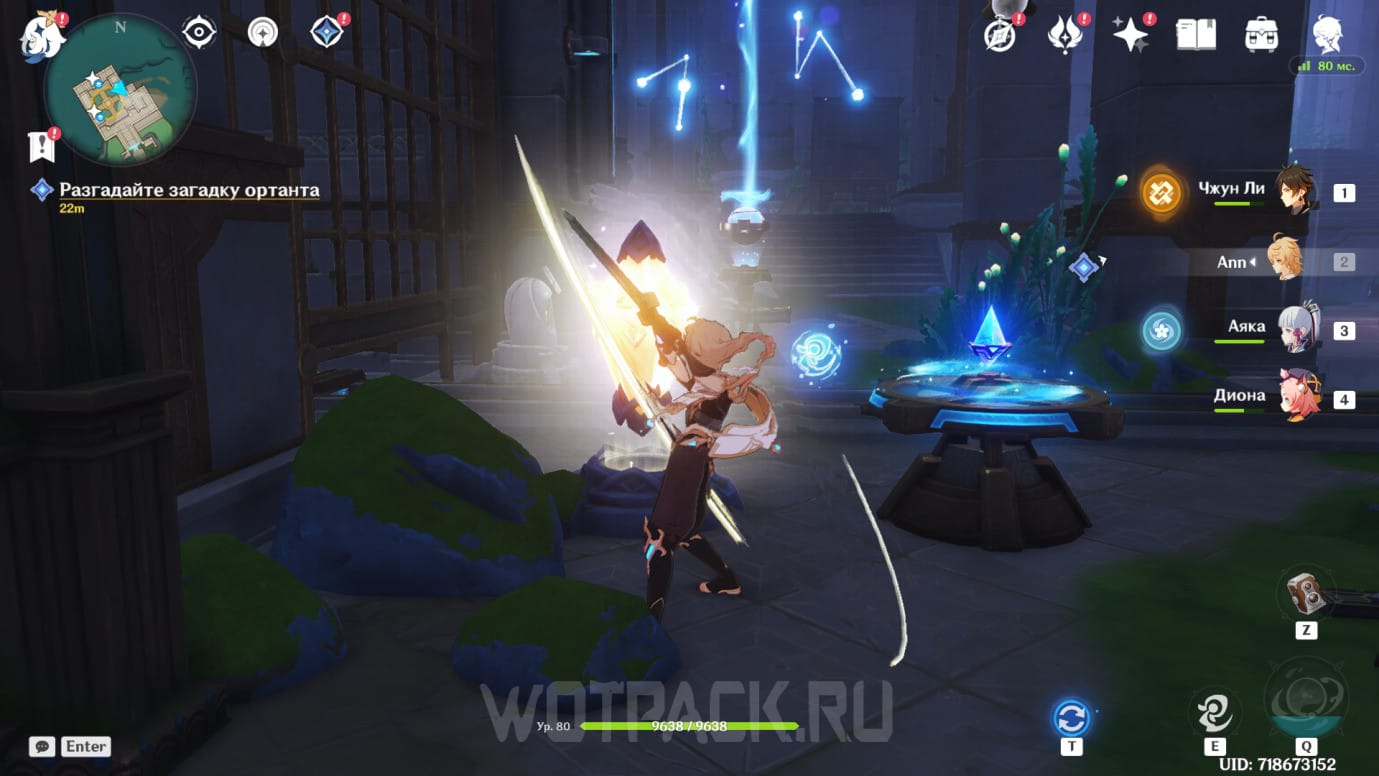Open the open-book handbook icon
1379x776 pixels.
(1196, 35)
